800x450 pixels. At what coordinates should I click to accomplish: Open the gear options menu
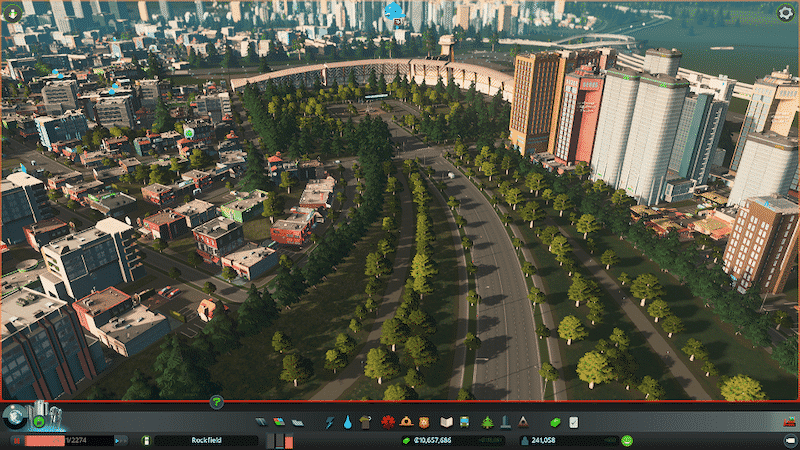(786, 13)
